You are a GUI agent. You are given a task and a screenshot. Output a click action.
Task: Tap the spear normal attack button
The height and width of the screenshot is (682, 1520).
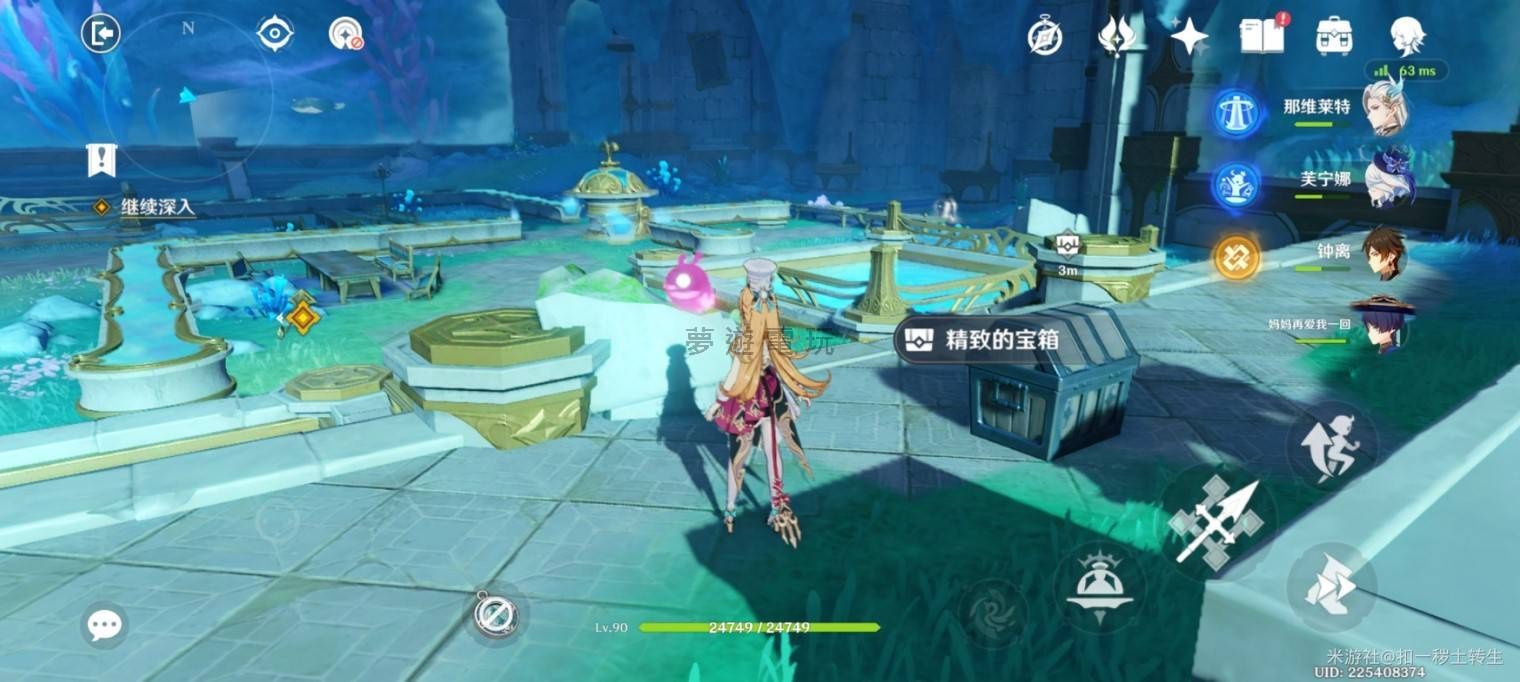(x=1217, y=521)
